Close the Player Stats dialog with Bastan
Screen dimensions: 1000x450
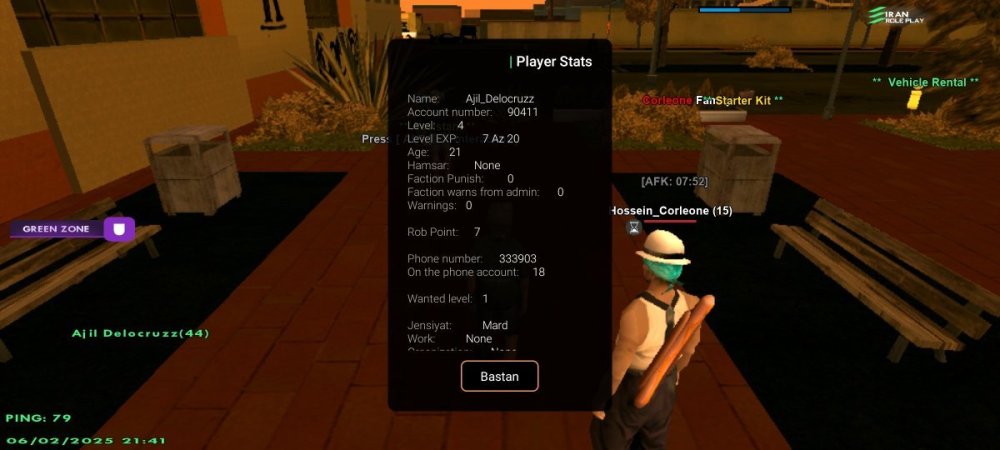pyautogui.click(x=499, y=376)
